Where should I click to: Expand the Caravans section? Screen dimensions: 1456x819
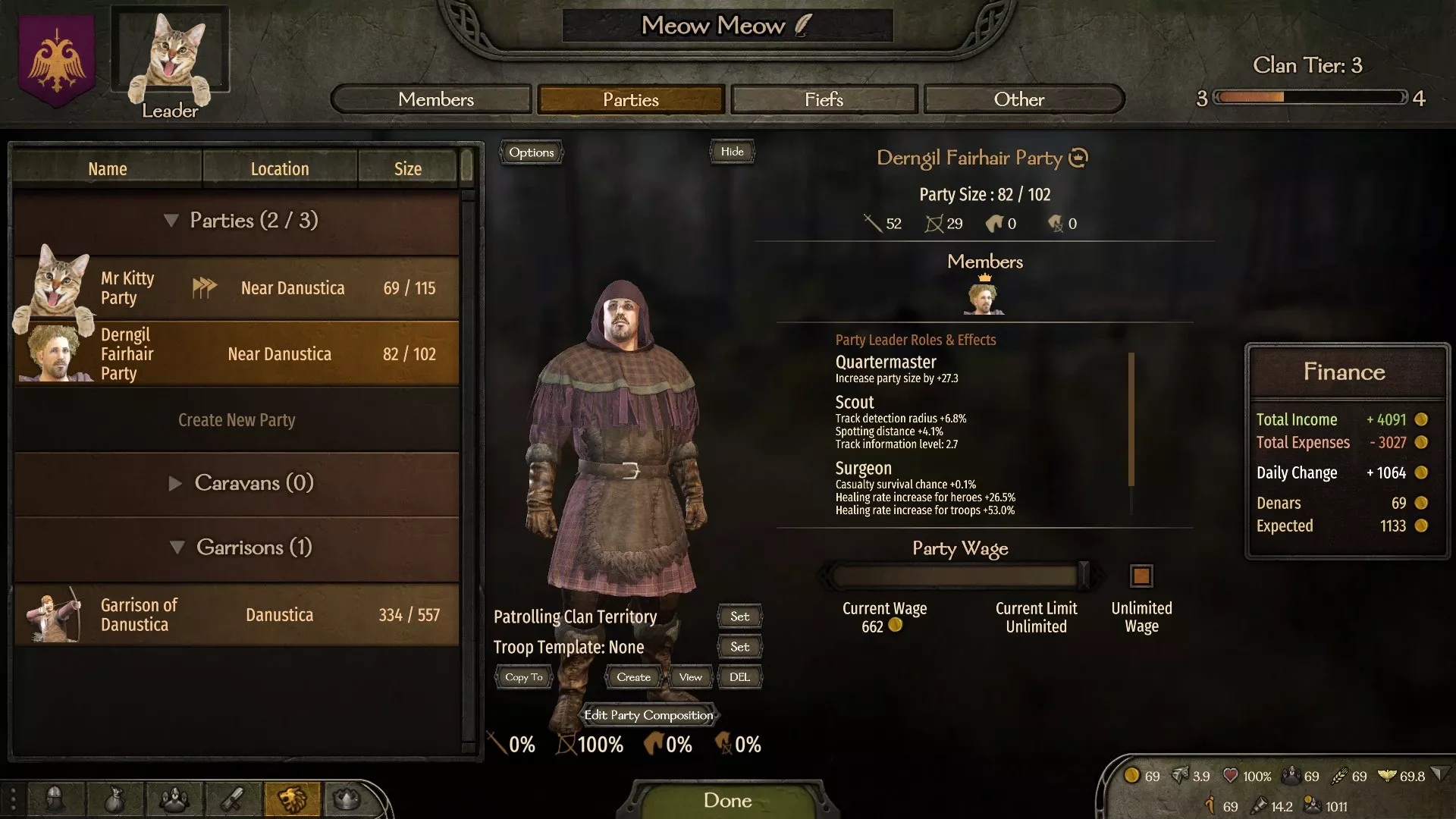pyautogui.click(x=237, y=483)
